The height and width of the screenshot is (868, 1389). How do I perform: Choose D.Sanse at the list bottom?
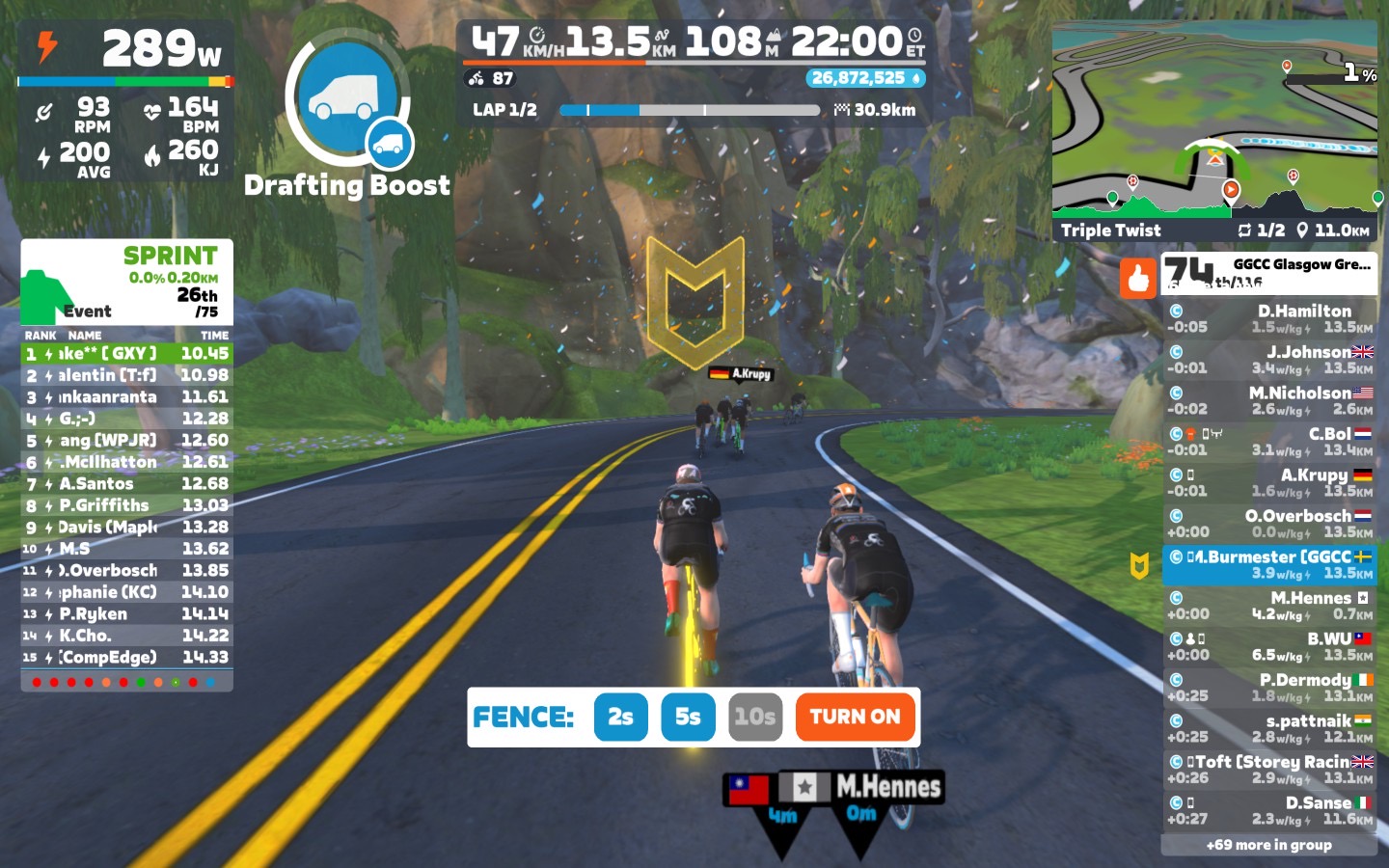coord(1269,810)
